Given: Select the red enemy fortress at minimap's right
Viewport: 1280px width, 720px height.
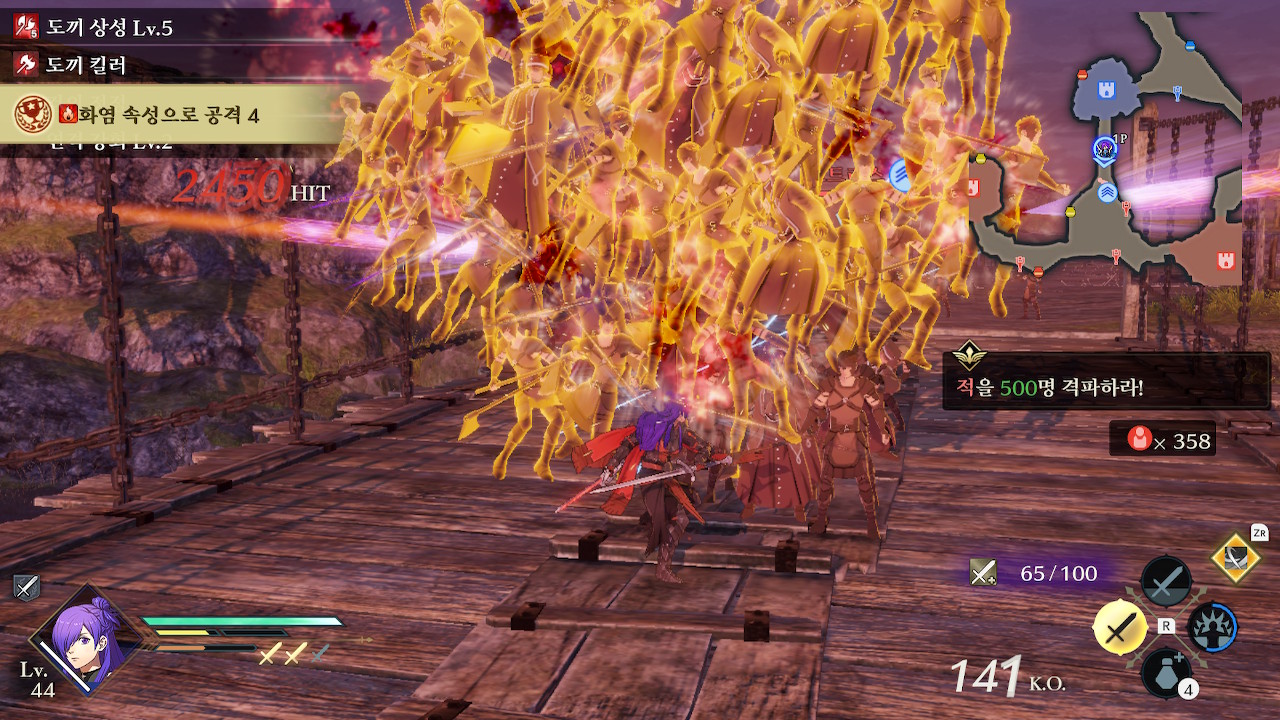Looking at the screenshot, I should point(1226,260).
